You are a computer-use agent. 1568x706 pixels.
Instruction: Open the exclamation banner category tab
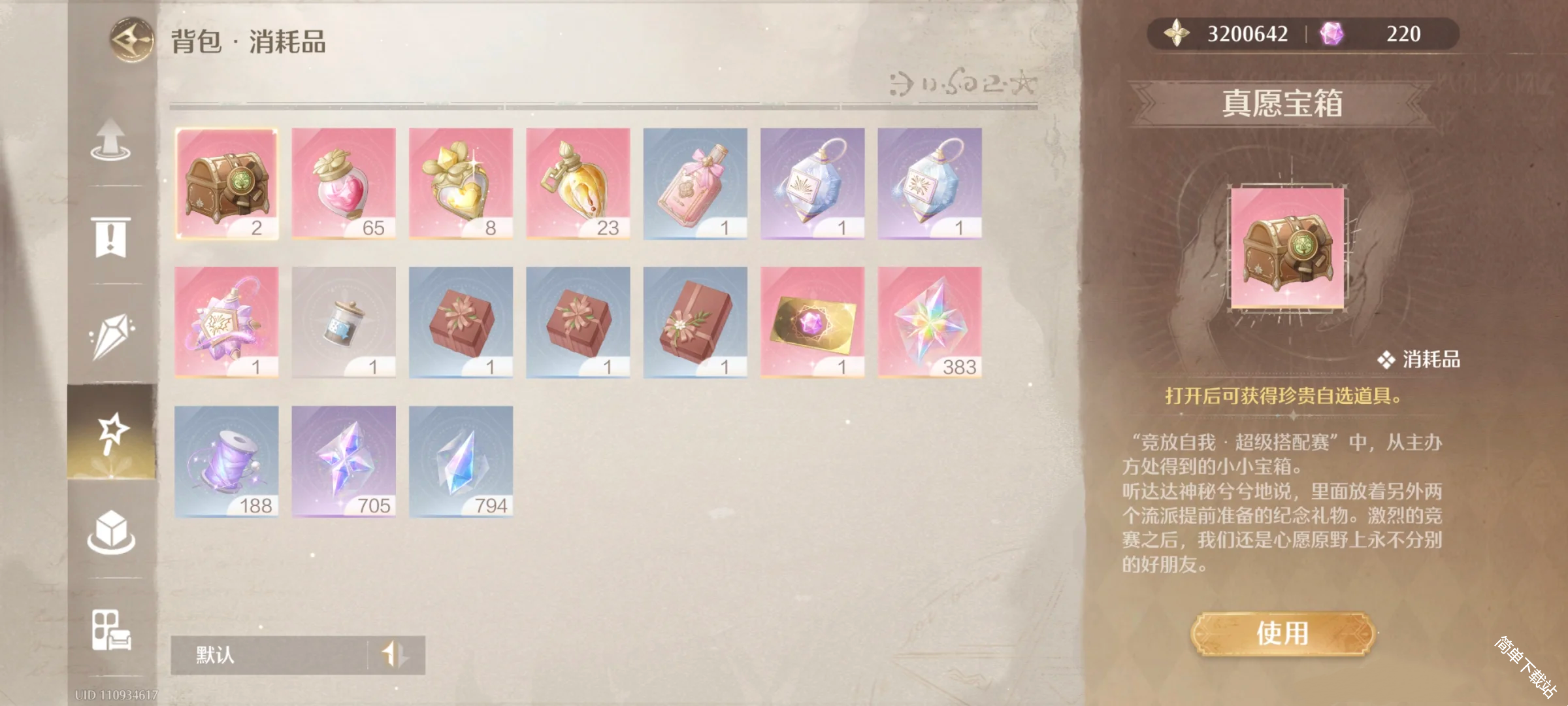point(111,237)
